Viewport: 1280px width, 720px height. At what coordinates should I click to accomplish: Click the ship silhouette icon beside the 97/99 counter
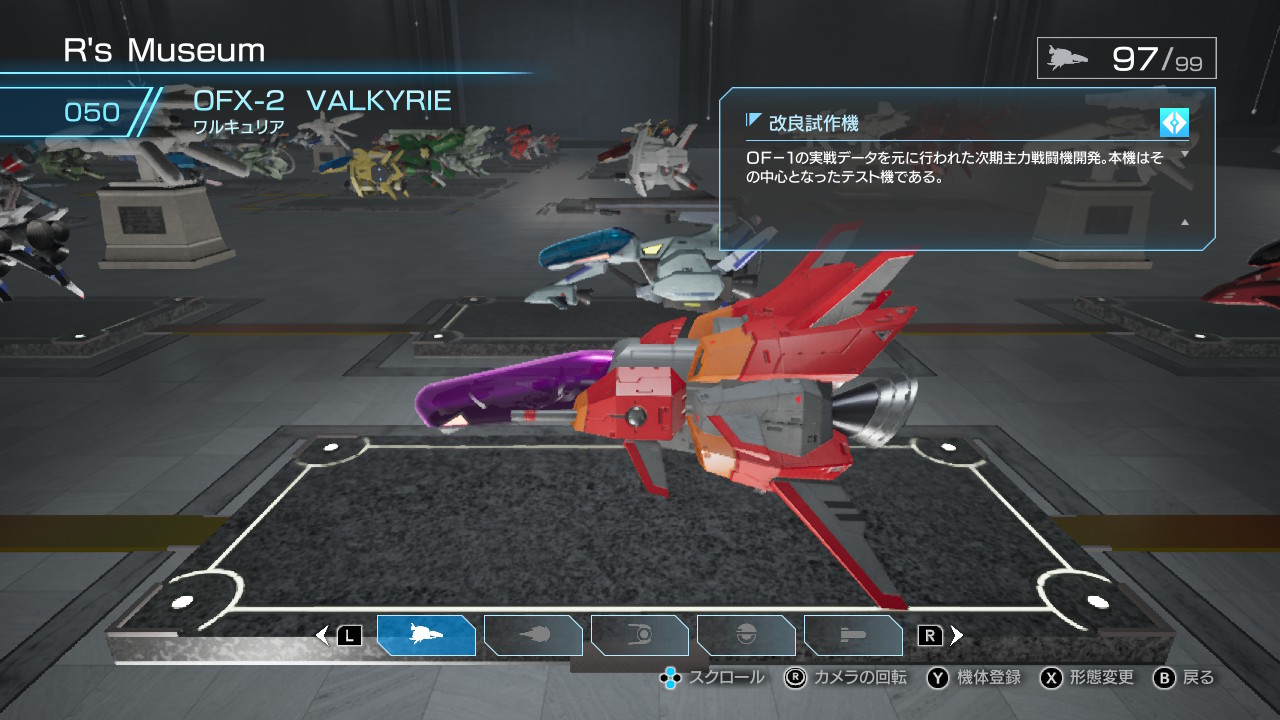1063,57
